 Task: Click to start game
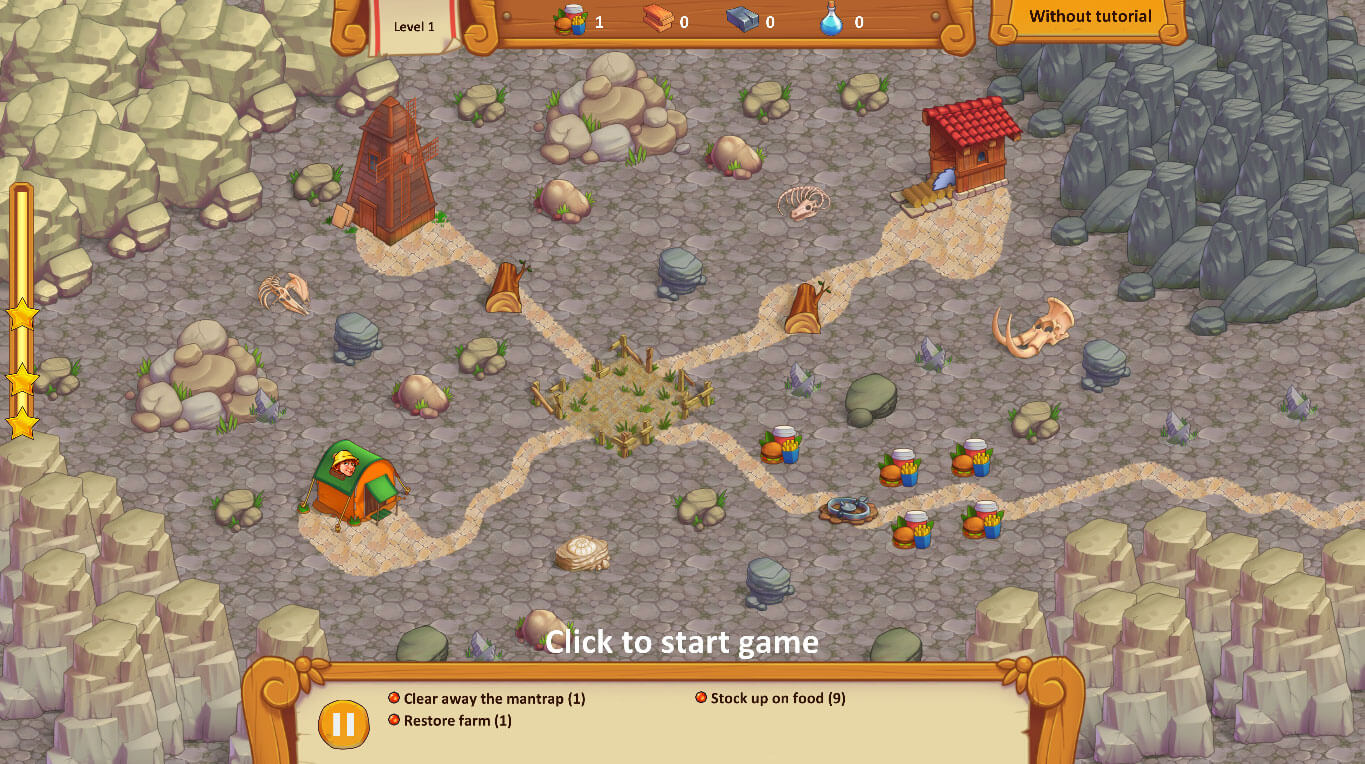coord(682,643)
